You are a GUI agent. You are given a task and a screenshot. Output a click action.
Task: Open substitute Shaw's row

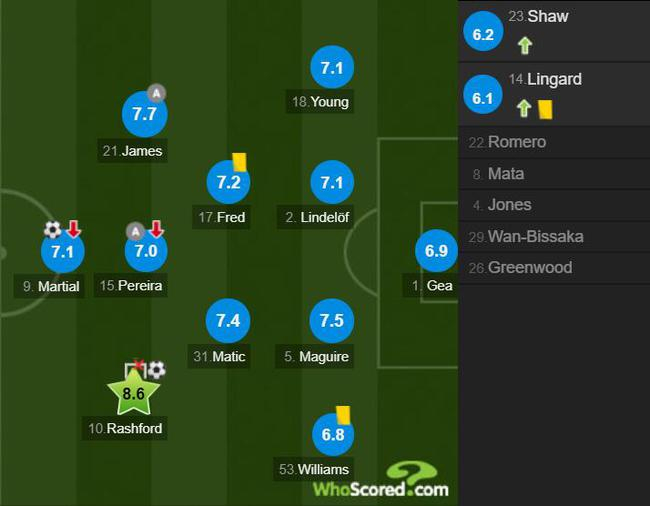coord(554,31)
